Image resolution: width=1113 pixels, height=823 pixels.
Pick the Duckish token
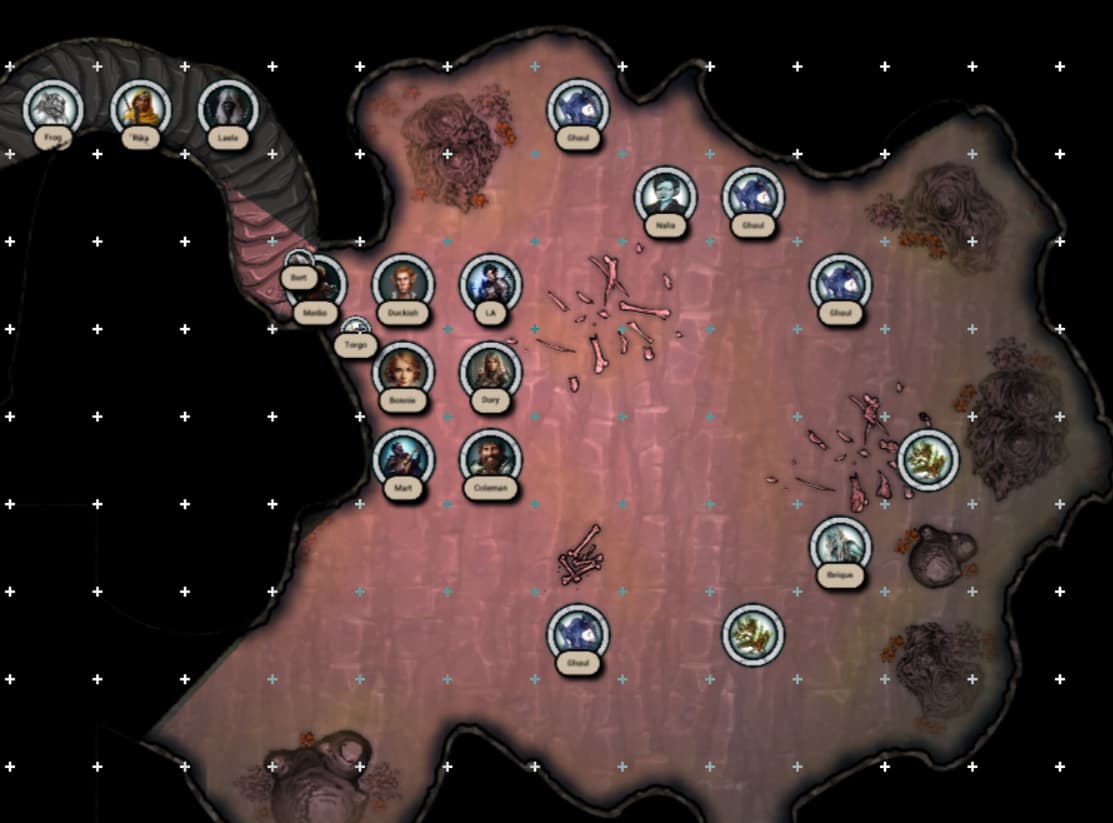pyautogui.click(x=403, y=283)
